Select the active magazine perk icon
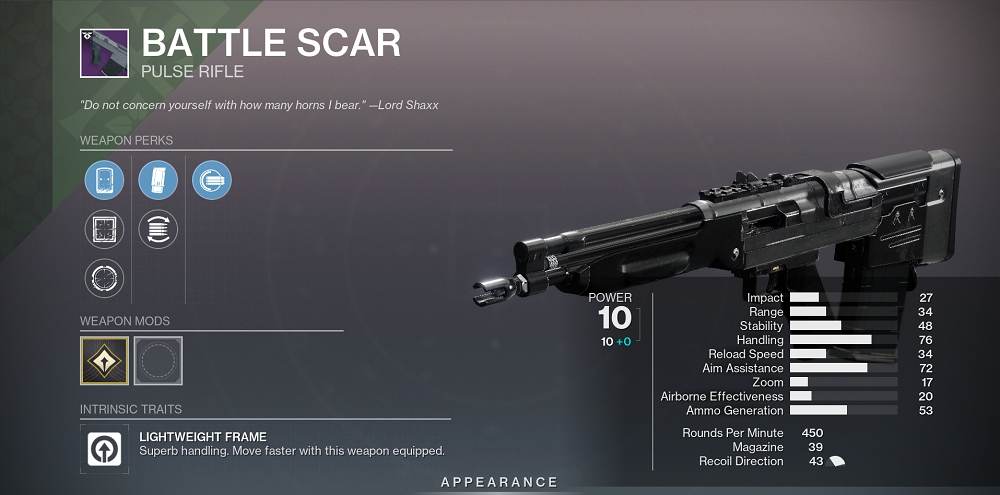 pos(158,181)
